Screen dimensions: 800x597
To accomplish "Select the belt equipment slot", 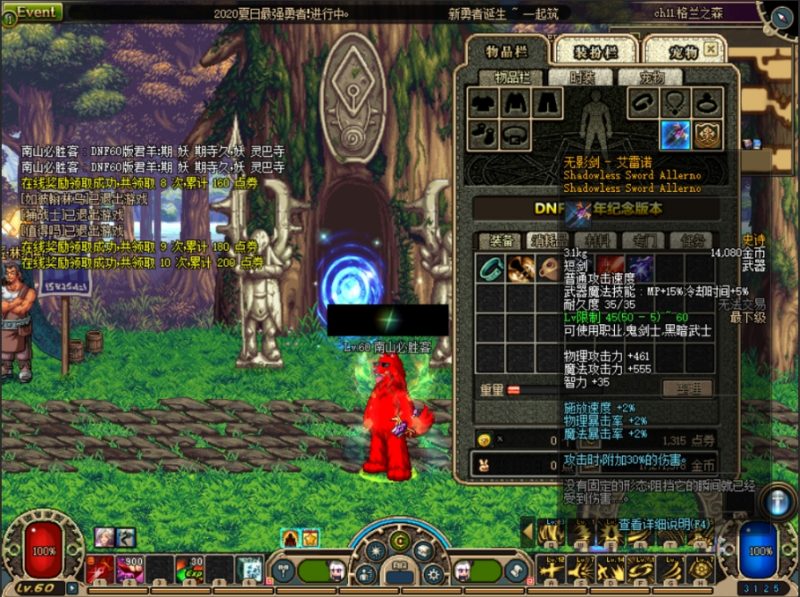I will coord(514,134).
